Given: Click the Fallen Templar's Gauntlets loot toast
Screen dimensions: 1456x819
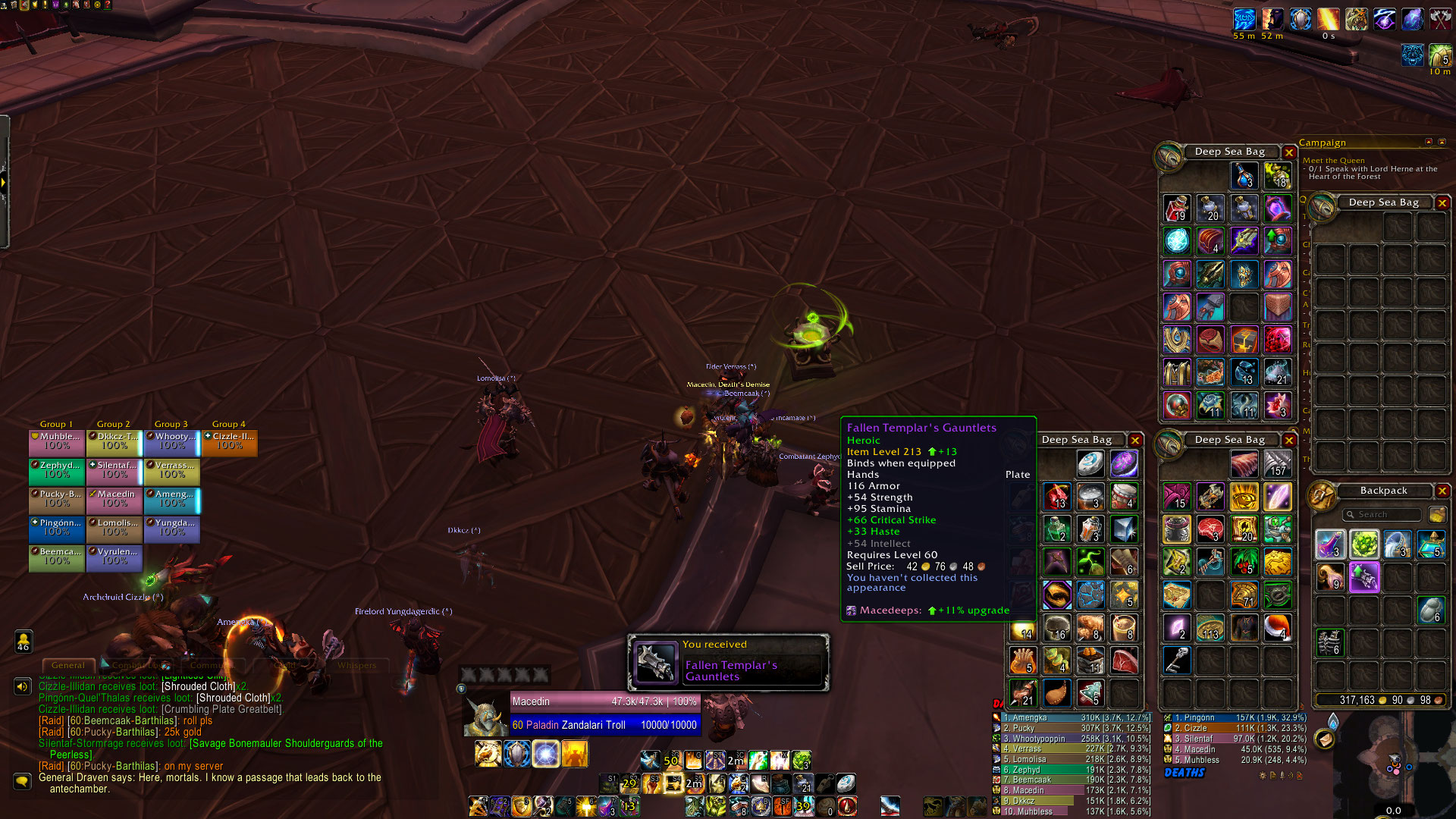Looking at the screenshot, I should click(x=728, y=663).
